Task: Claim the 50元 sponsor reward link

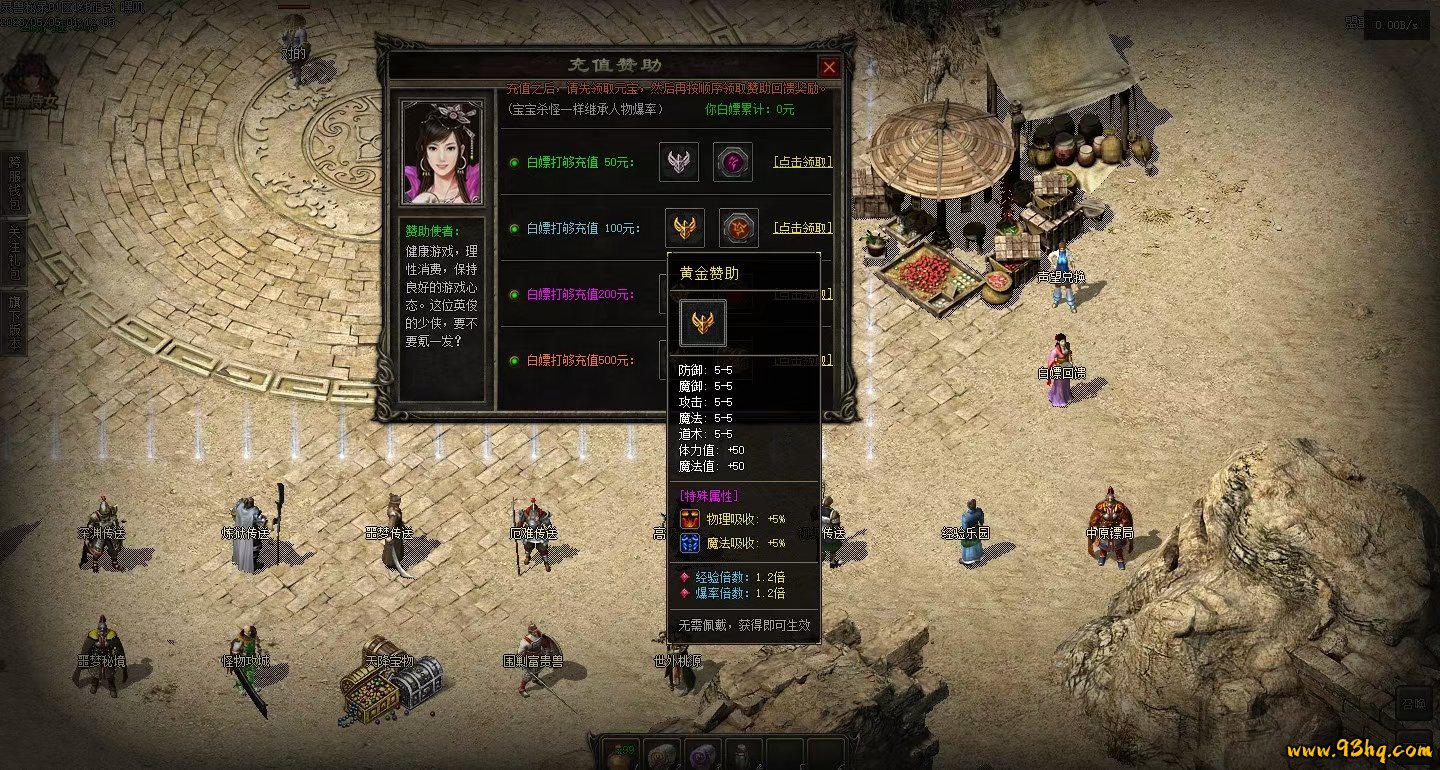Action: 802,162
